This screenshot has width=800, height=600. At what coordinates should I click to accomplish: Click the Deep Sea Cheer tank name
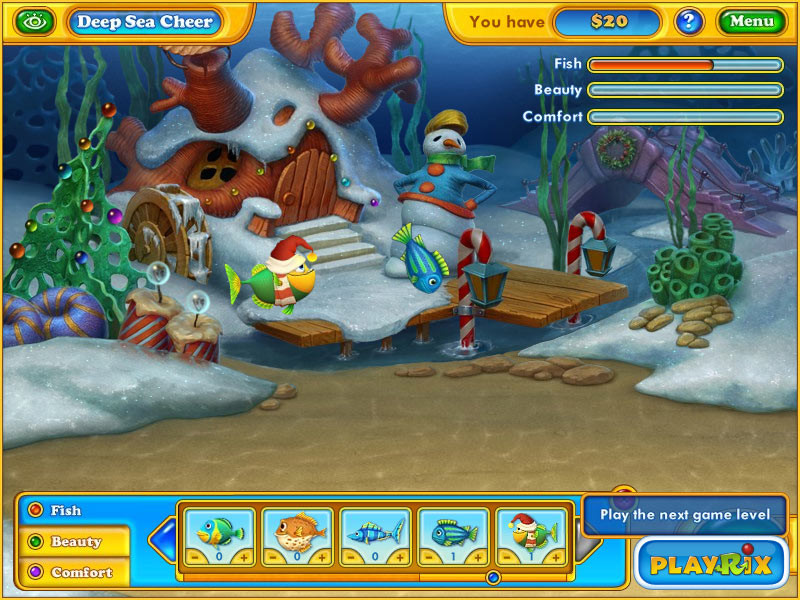[146, 21]
